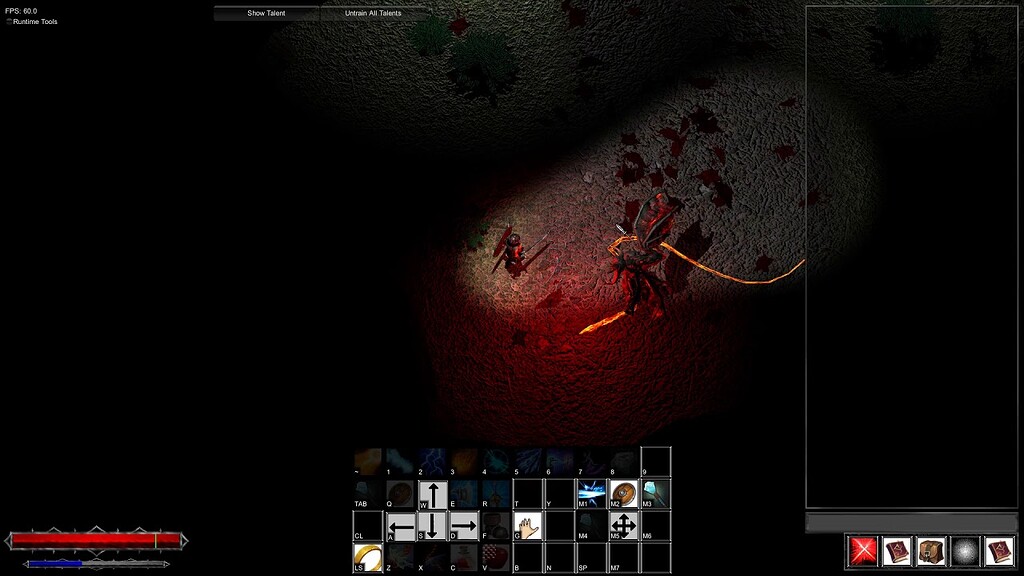Select the left arrow hotbar slot
Image resolution: width=1024 pixels, height=576 pixels.
(x=401, y=526)
